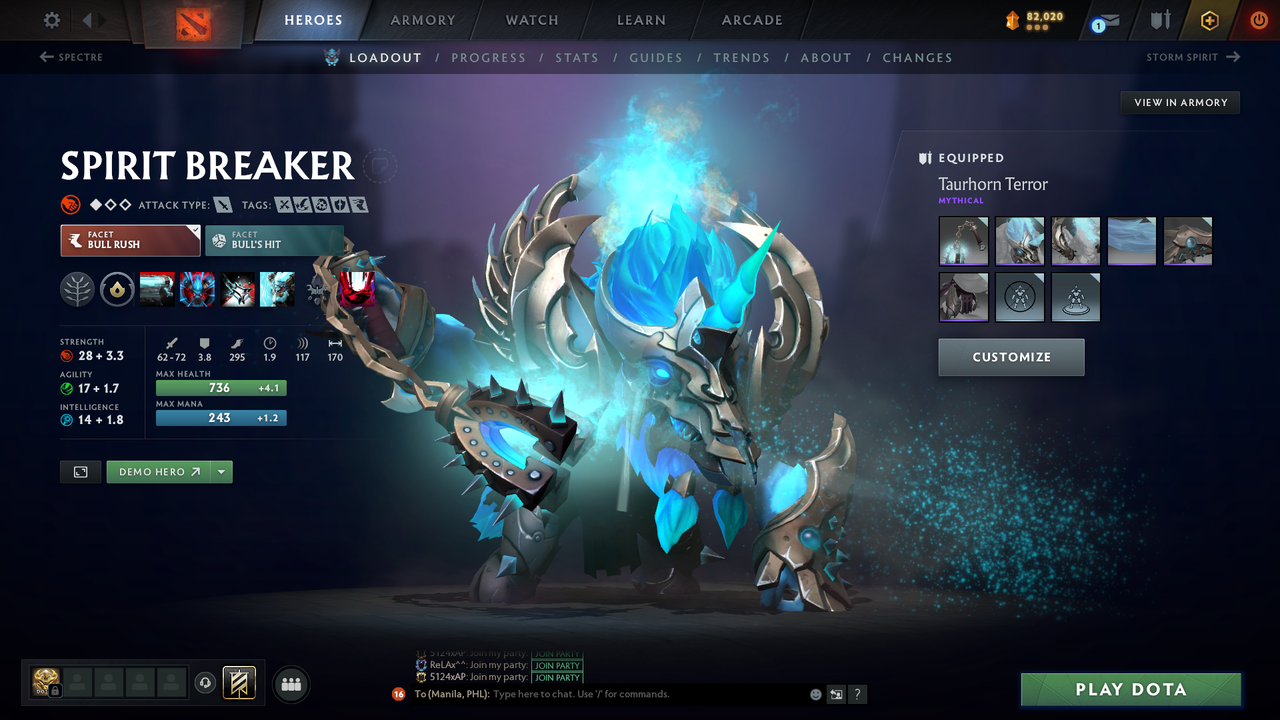1280x720 pixels.
Task: Select the Charge of Darkness ability icon
Action: point(158,289)
